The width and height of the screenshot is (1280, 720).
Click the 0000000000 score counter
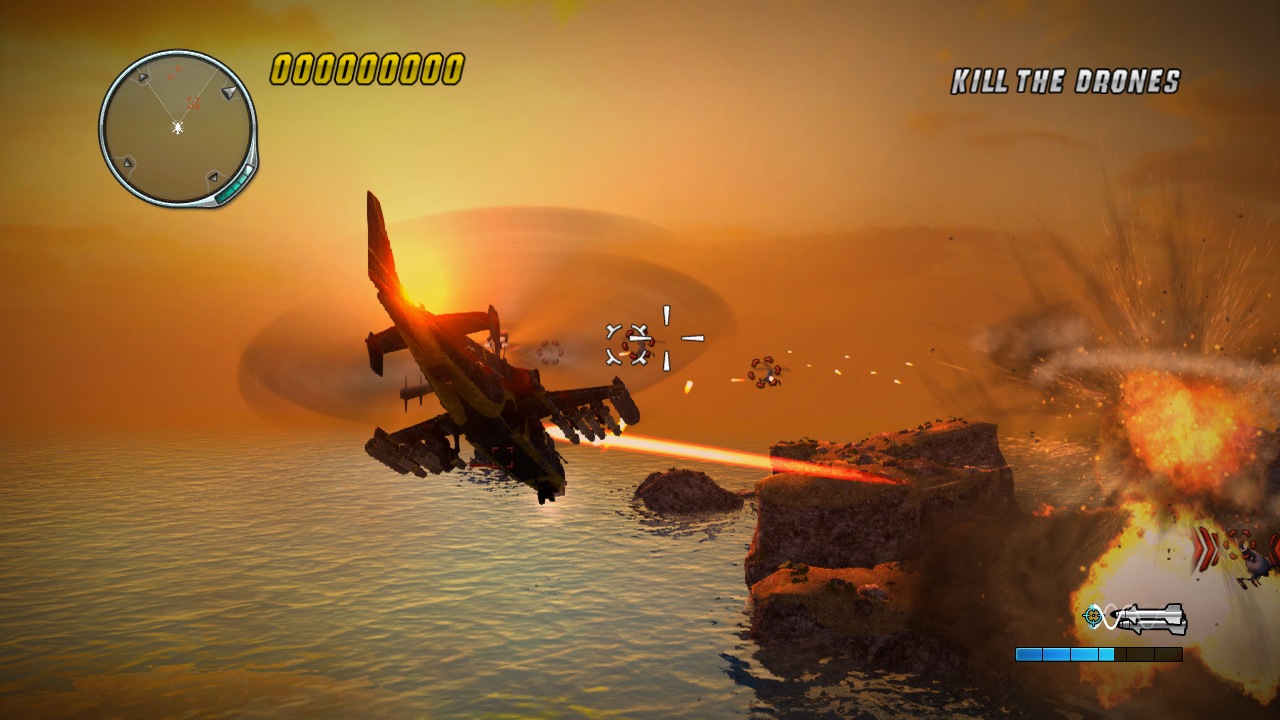[366, 70]
